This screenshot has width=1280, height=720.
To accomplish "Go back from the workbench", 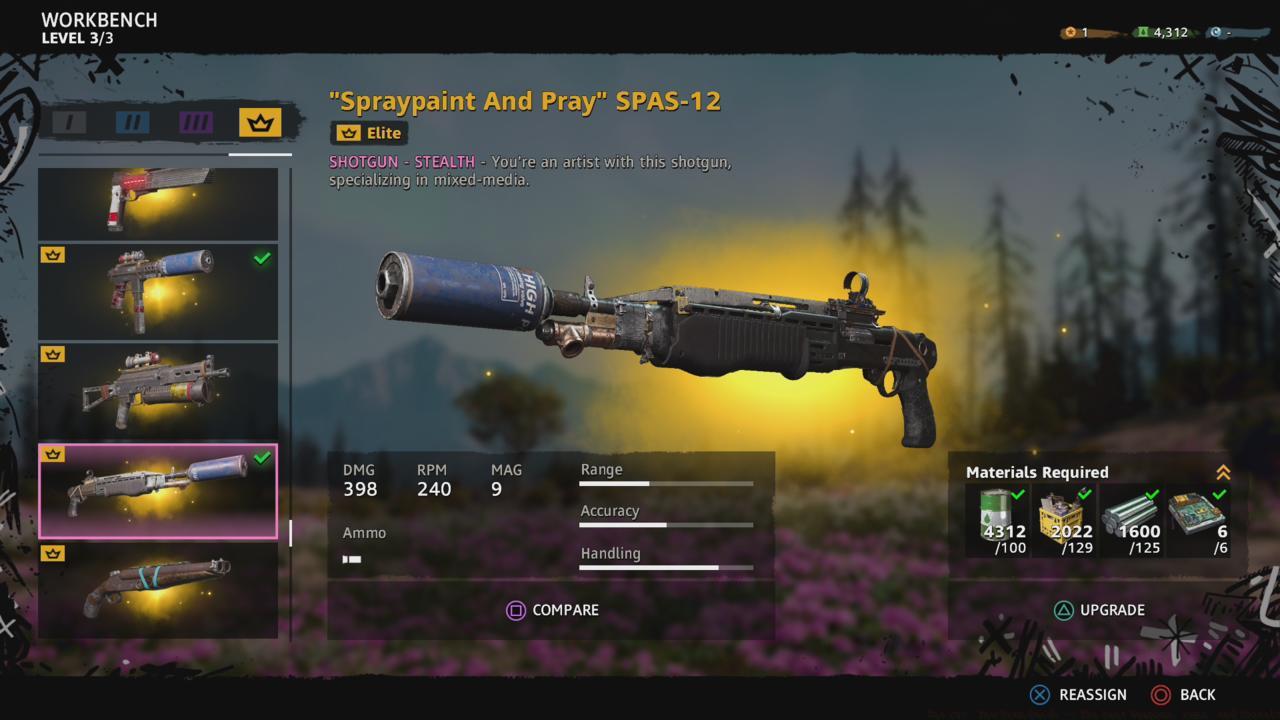I will tap(1184, 694).
